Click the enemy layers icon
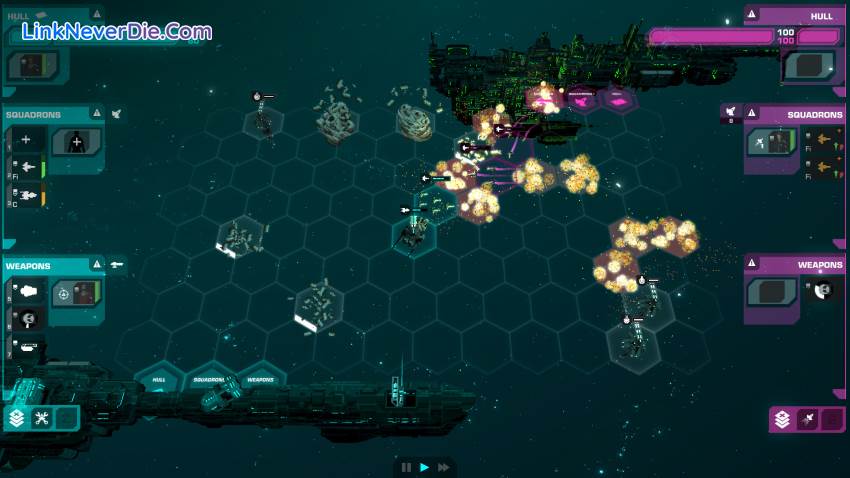The image size is (850, 478). [x=782, y=419]
